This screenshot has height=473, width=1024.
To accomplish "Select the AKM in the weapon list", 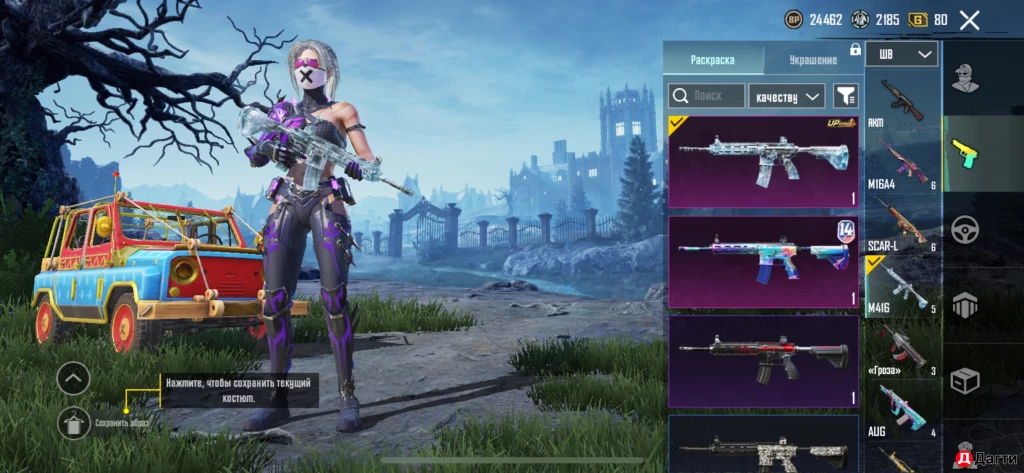I will coord(901,103).
